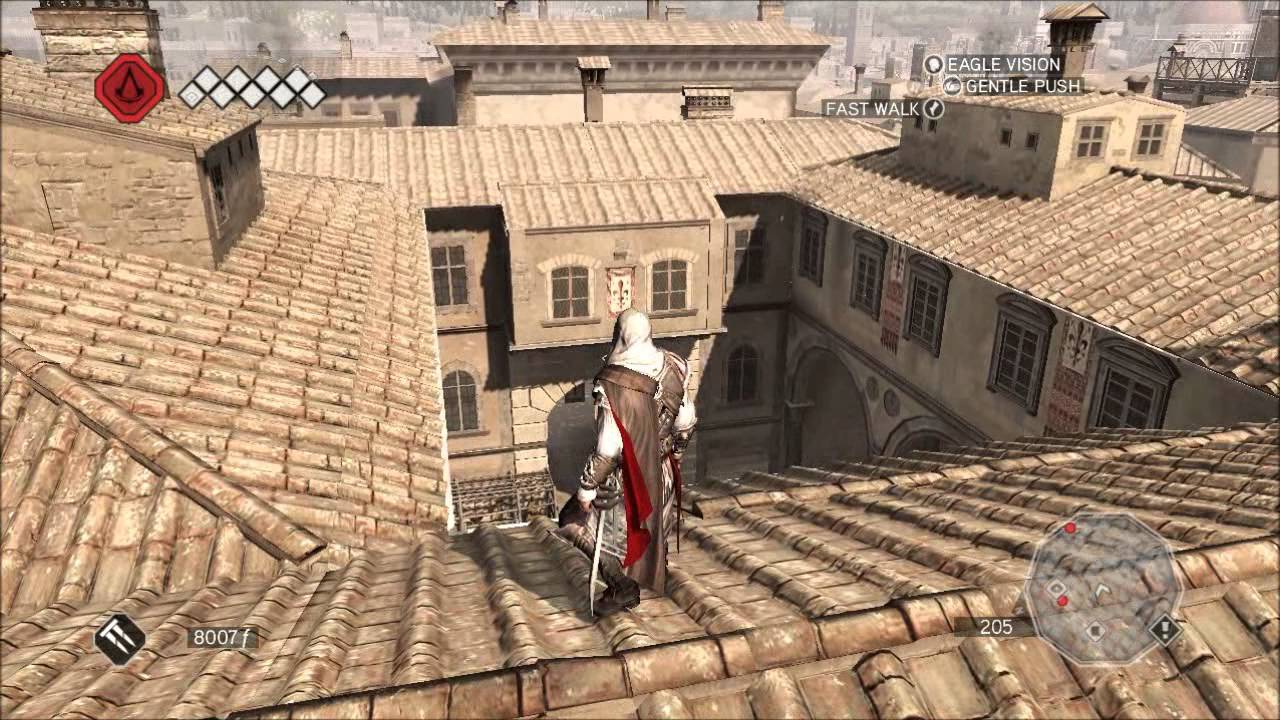Click the Fast Walk control icon
Image resolution: width=1280 pixels, height=720 pixels.
click(x=932, y=108)
